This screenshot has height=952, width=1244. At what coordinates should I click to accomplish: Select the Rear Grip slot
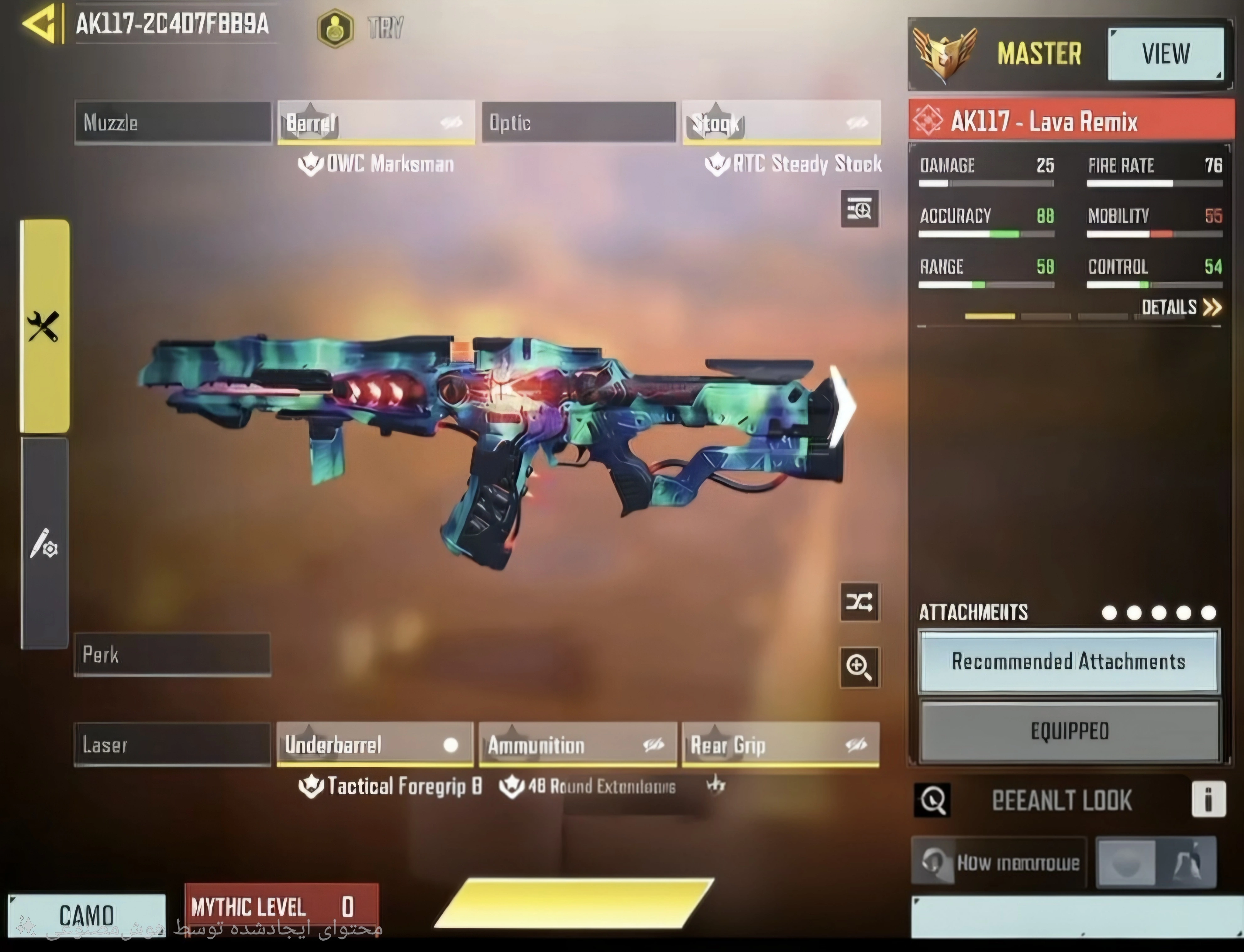pos(781,745)
